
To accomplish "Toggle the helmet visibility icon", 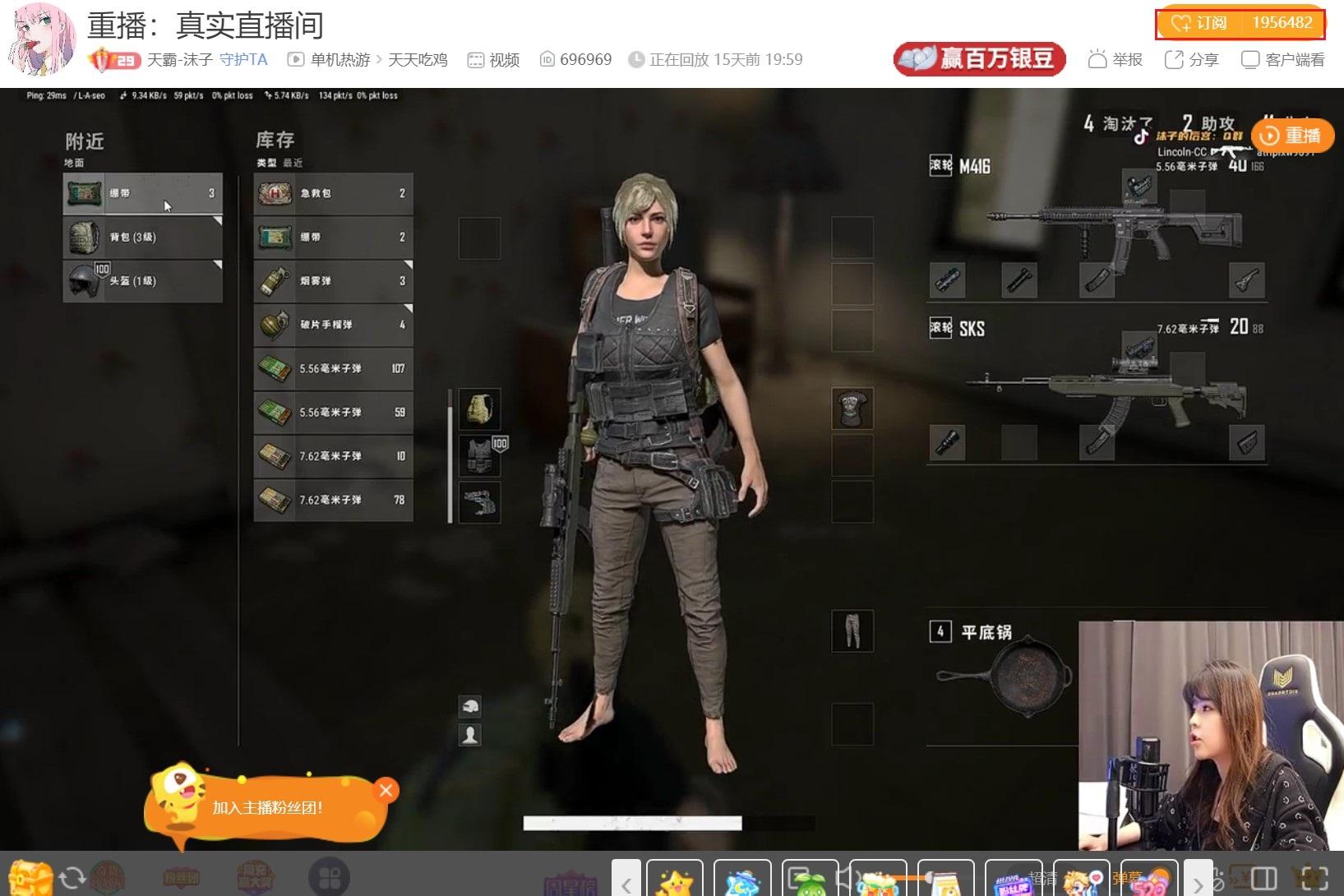I will [470, 706].
